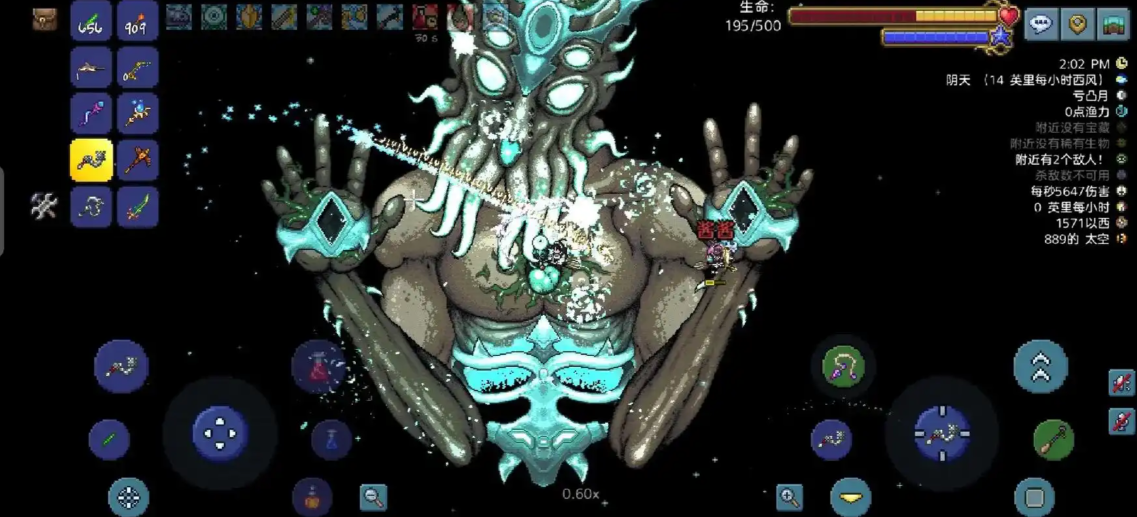
Task: Tap the movement d-pad joystick
Action: tap(219, 433)
